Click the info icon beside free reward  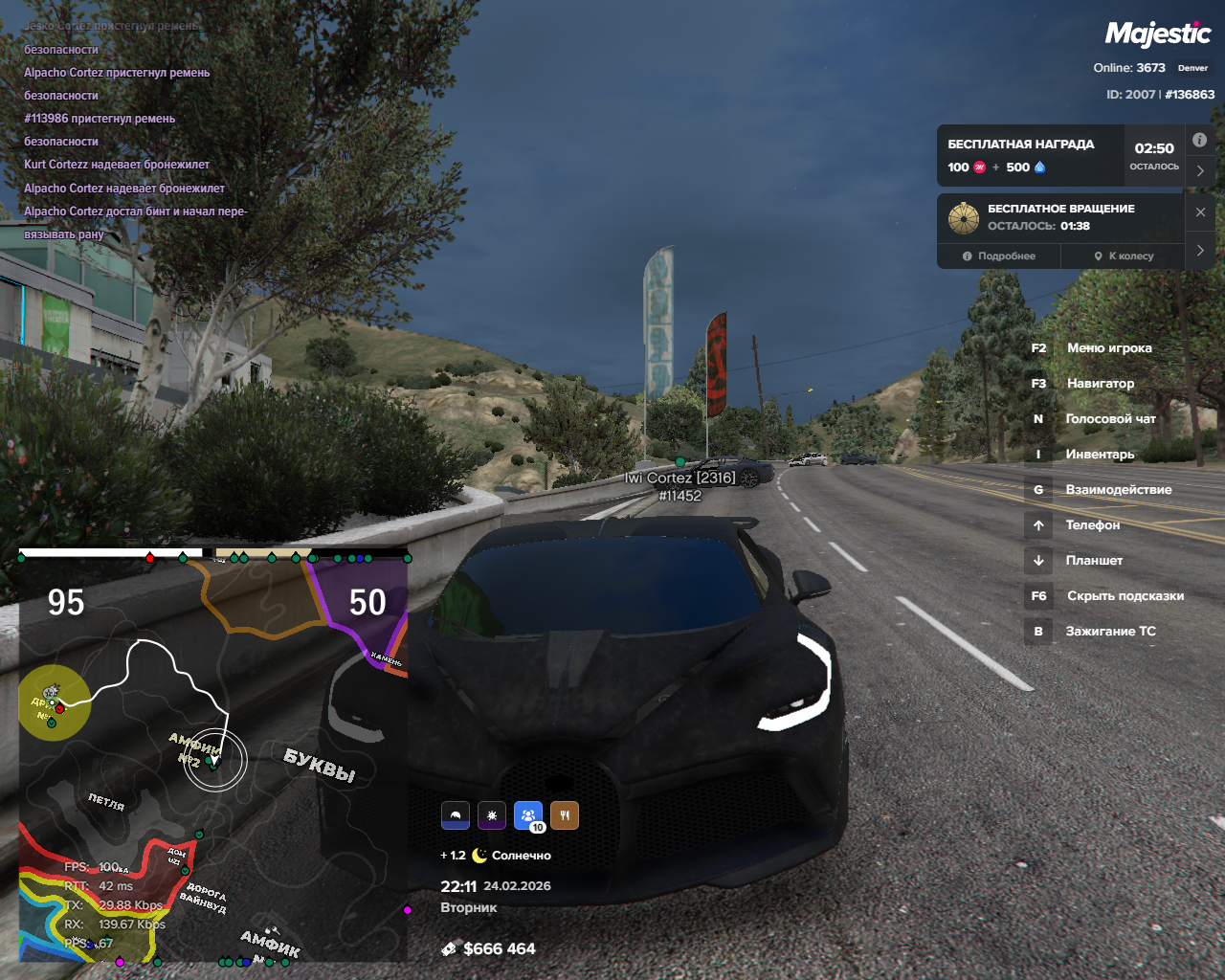1200,140
